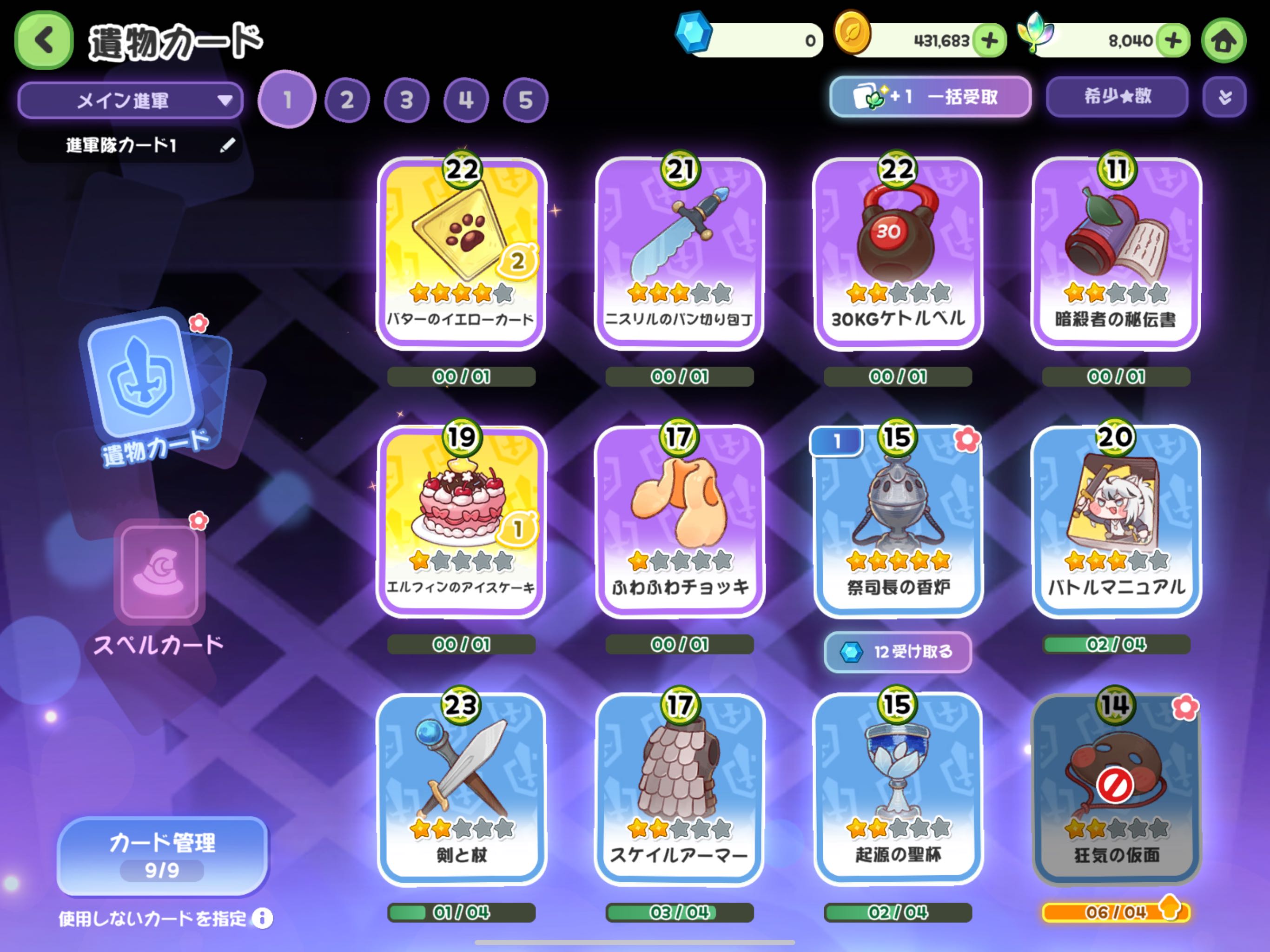Choose the 30KGケトルベル card

coord(898,252)
